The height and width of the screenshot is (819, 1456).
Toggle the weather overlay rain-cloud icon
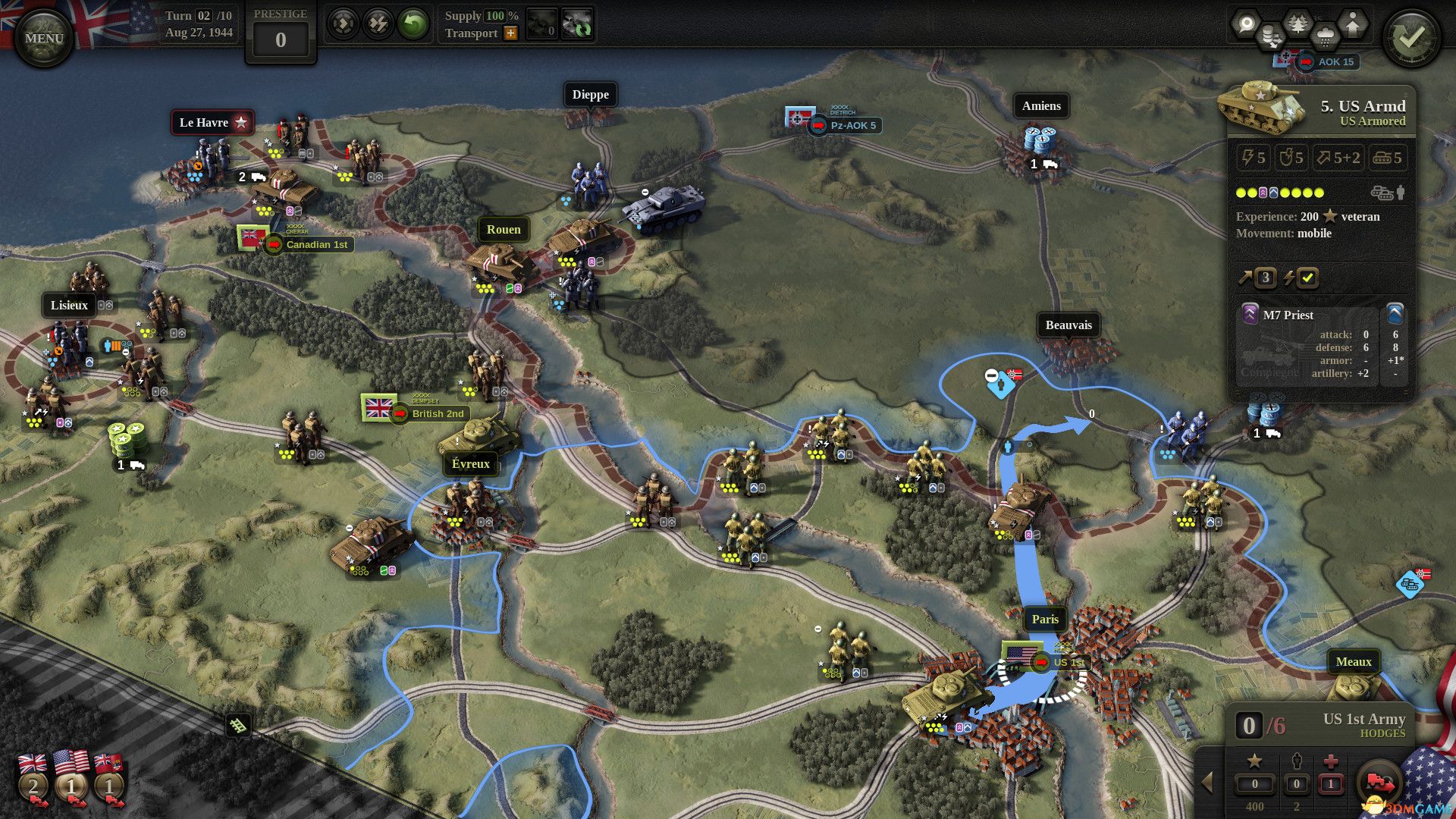pyautogui.click(x=1326, y=33)
